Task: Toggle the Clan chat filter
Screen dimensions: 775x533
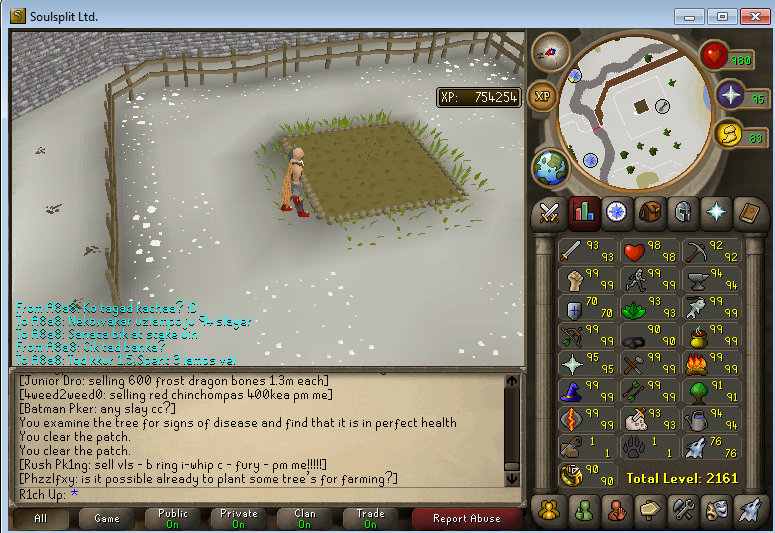Action: tap(305, 518)
